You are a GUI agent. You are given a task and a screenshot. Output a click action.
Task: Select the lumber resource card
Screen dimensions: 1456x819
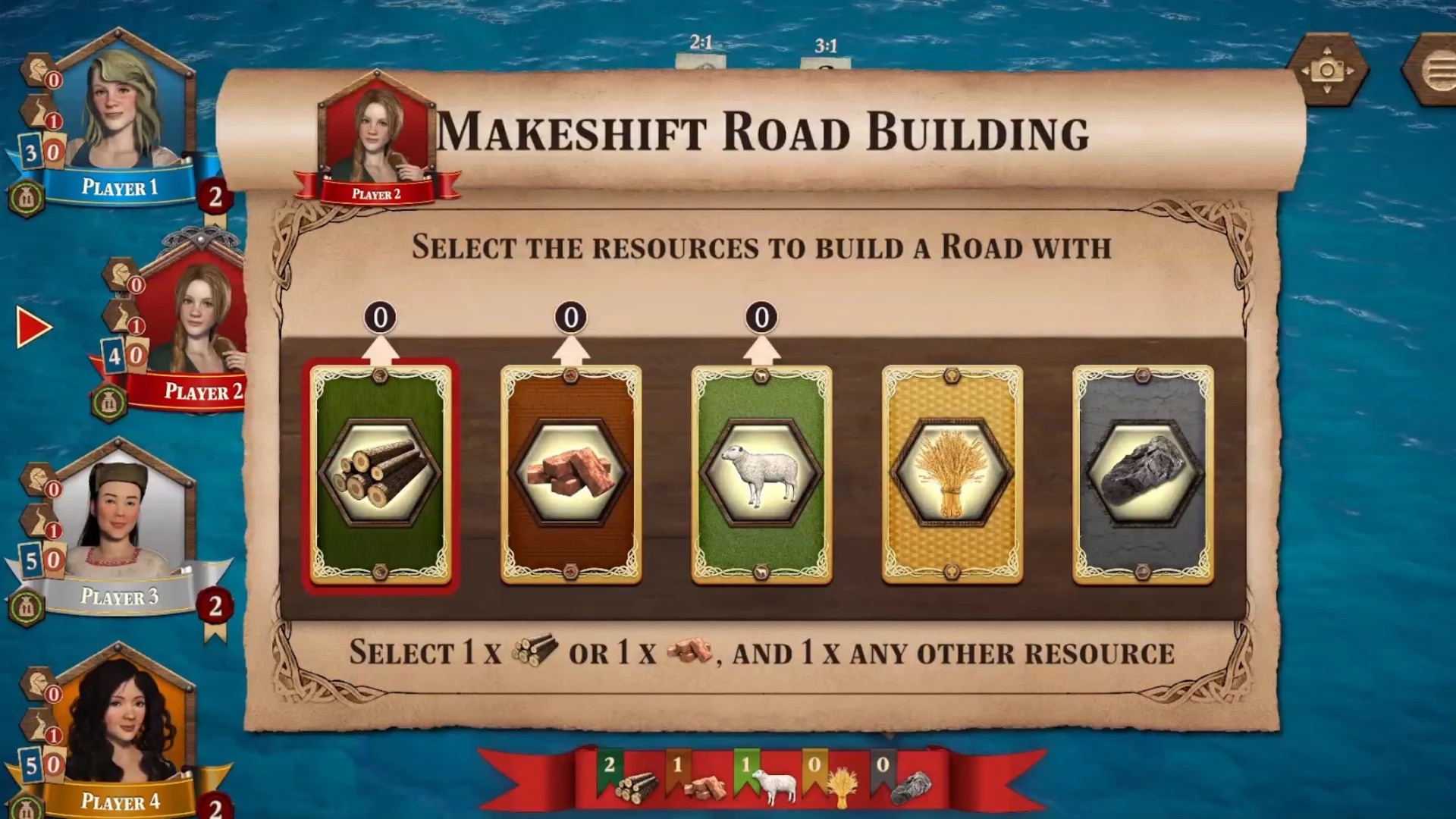(380, 475)
